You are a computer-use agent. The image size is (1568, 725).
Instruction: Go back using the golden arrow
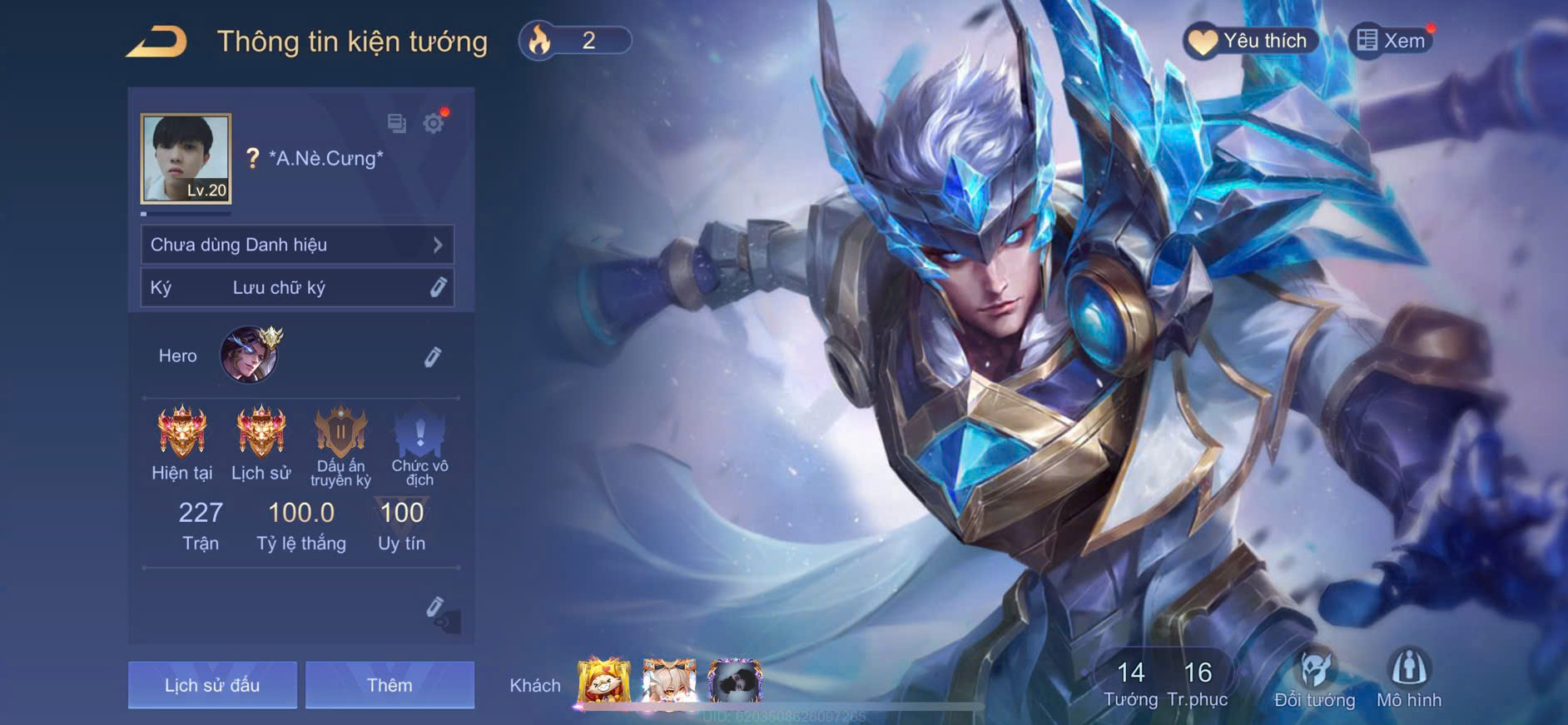point(156,42)
